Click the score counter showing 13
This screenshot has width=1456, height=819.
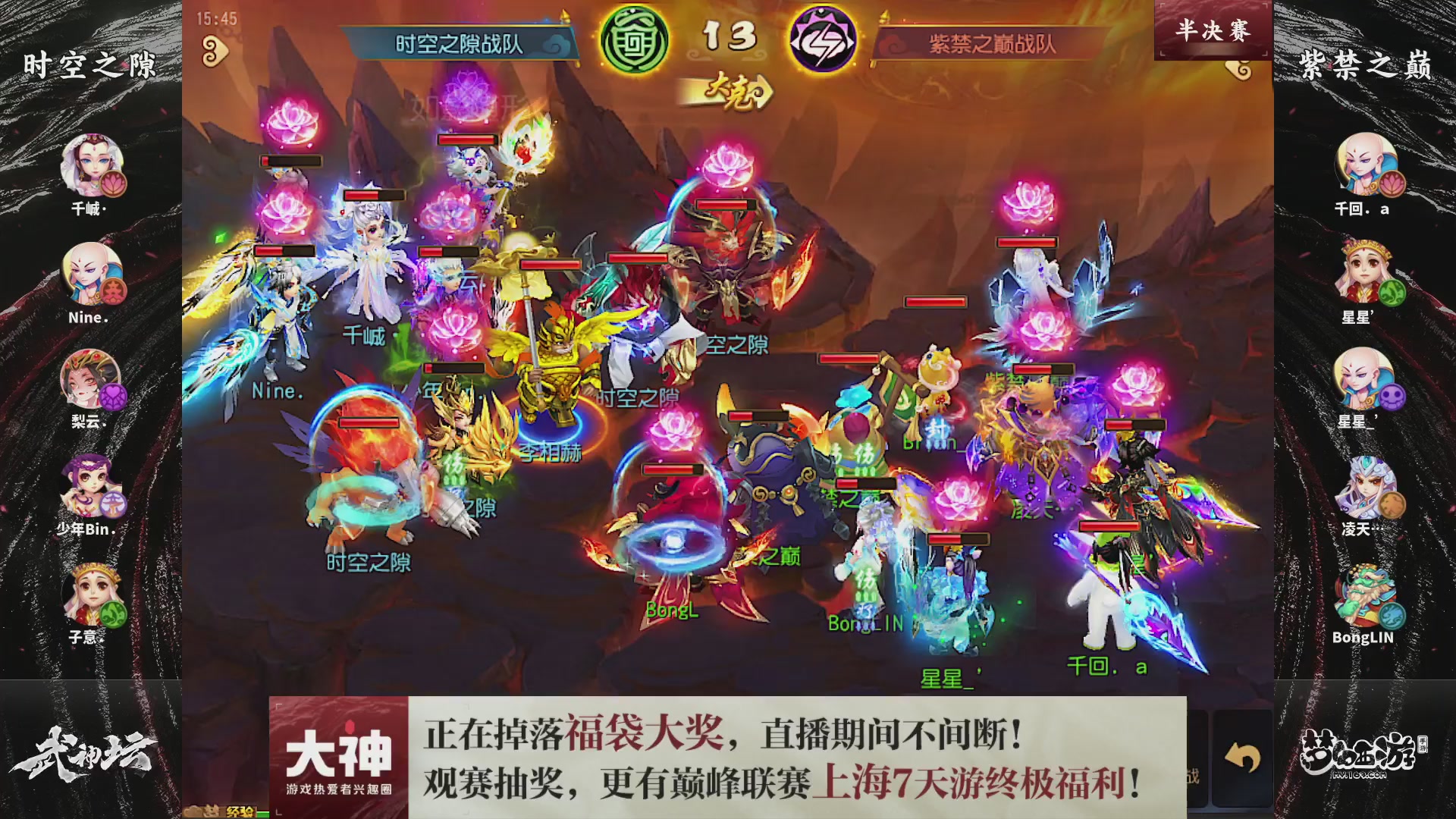pos(730,34)
